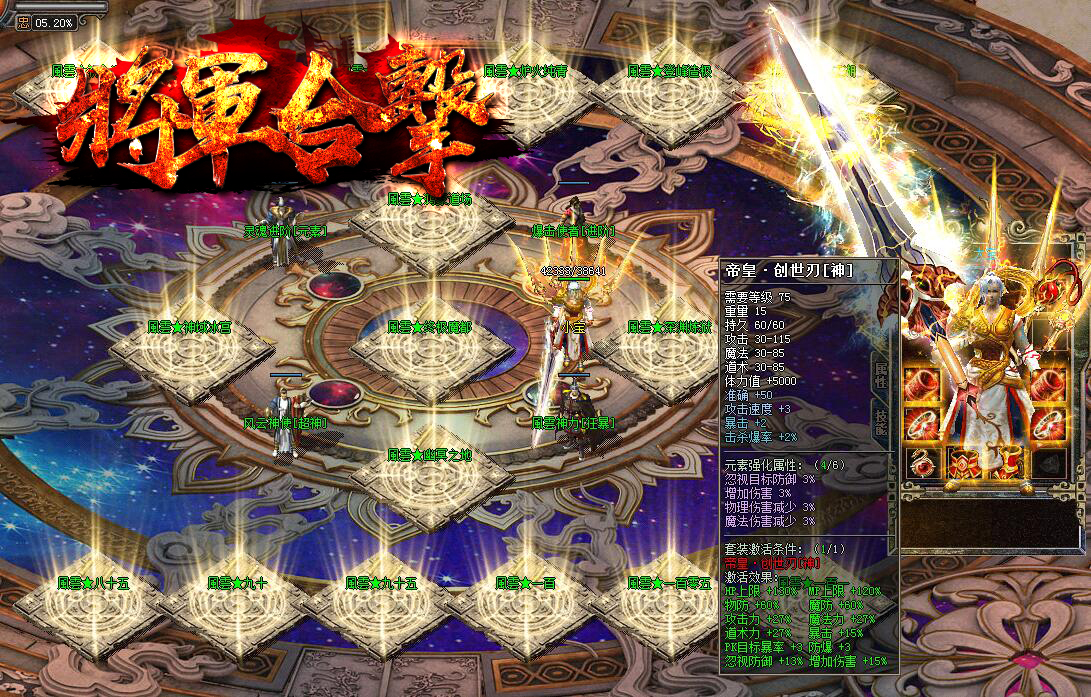This screenshot has width=1091, height=697.
Task: Select the snake gem charm slot
Action: pos(920,463)
